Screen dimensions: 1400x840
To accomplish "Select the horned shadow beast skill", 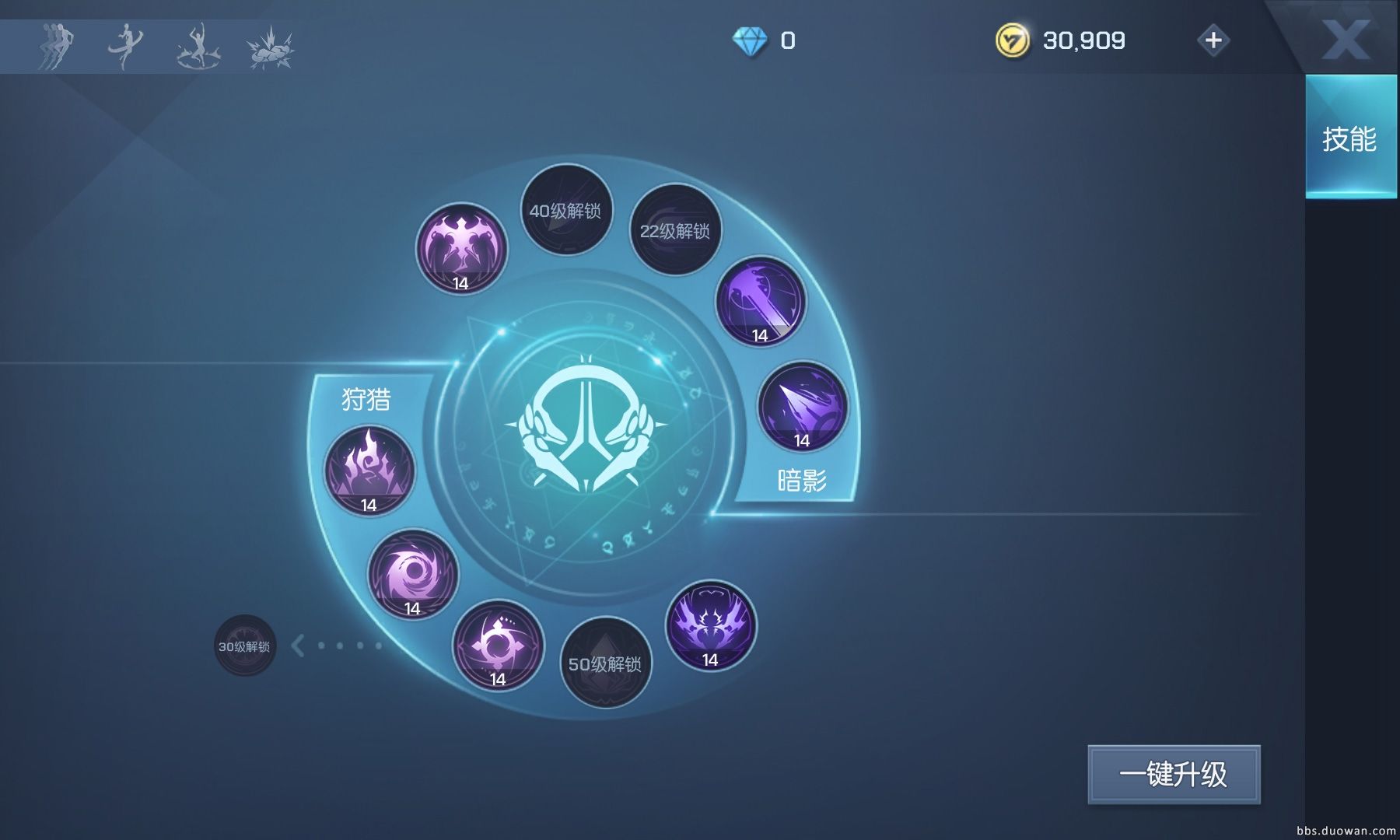I will pos(710,625).
